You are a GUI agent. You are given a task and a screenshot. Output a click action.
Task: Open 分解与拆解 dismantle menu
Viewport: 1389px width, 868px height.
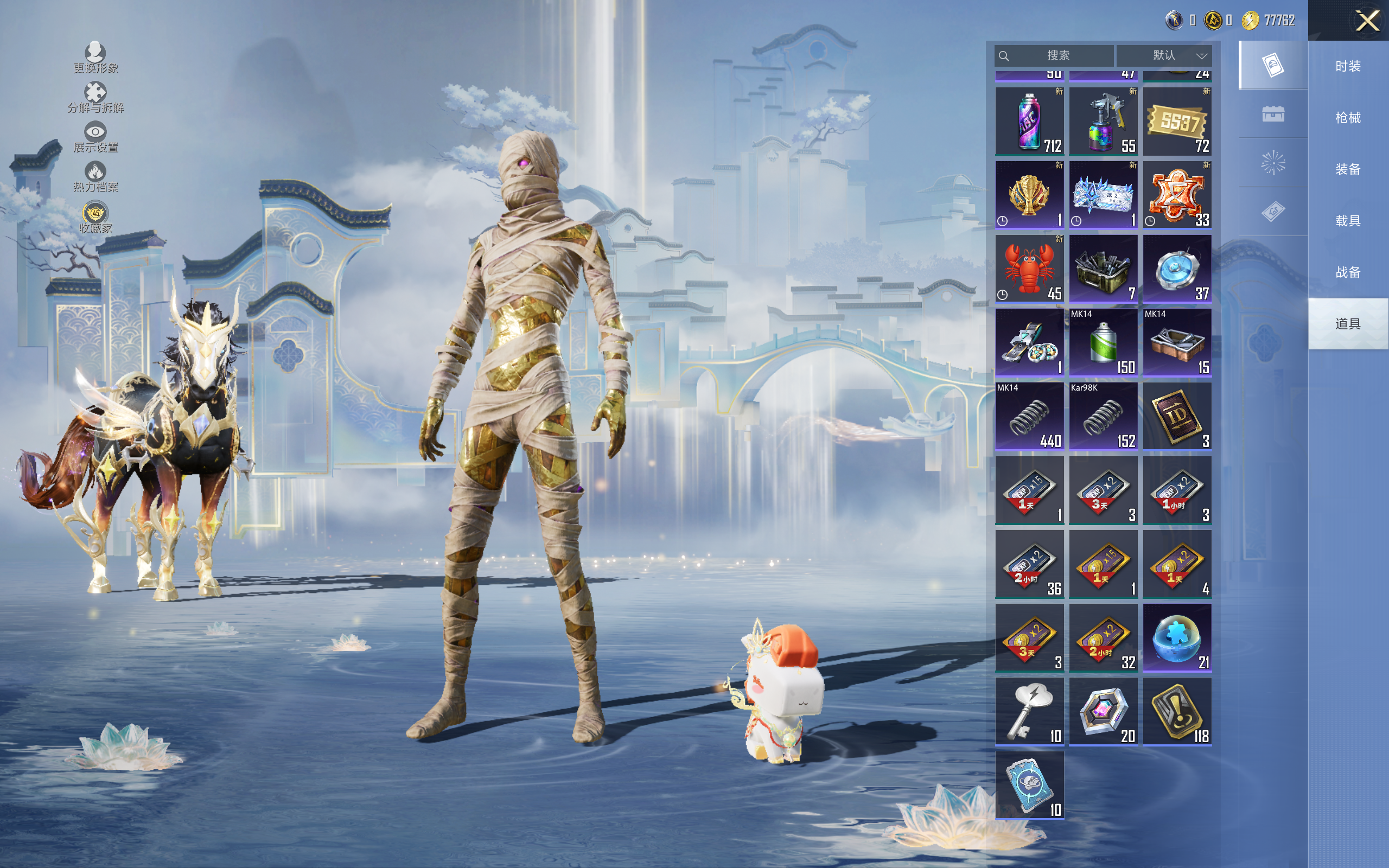95,98
